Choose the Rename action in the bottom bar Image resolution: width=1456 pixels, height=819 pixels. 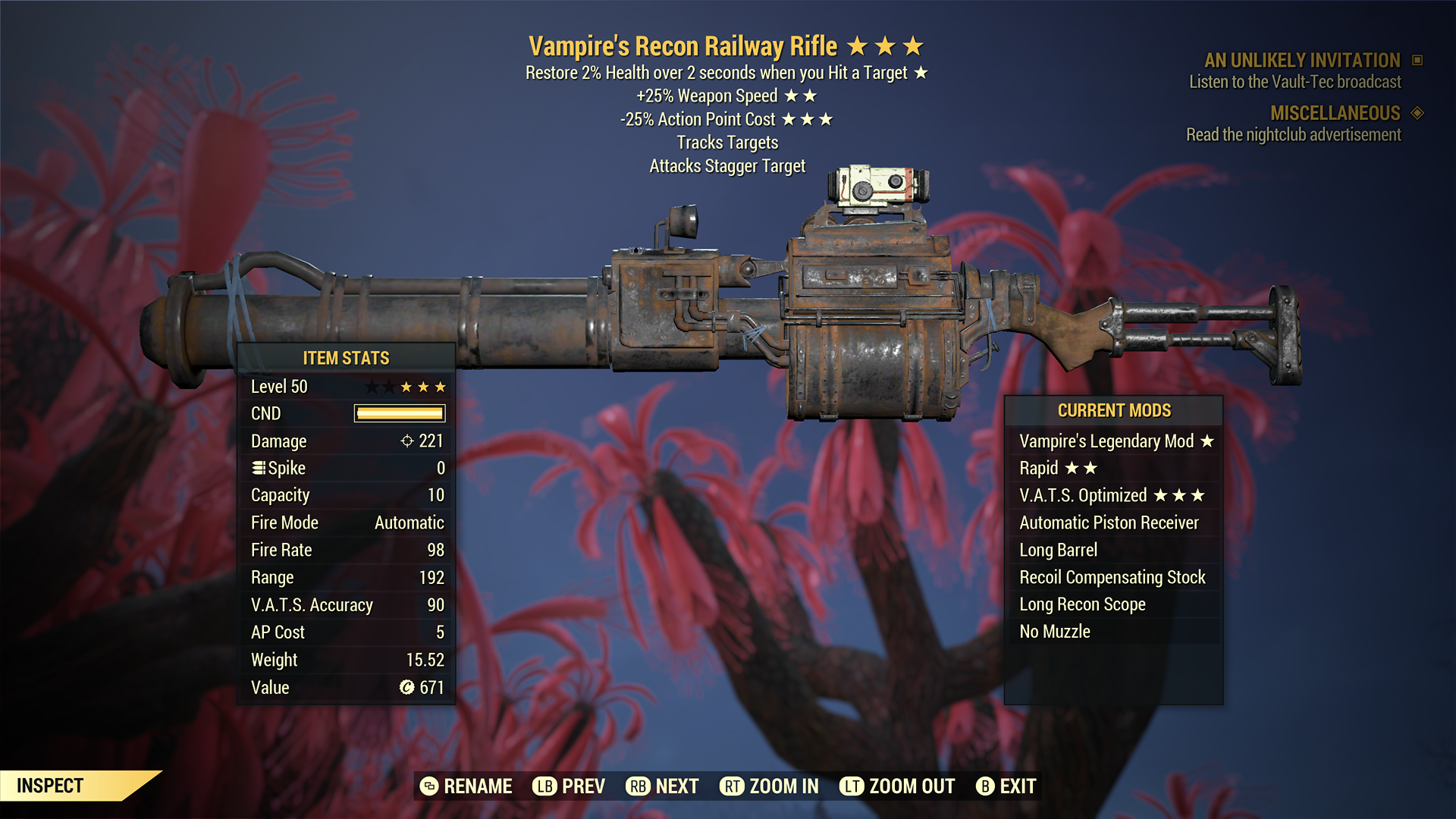click(466, 786)
